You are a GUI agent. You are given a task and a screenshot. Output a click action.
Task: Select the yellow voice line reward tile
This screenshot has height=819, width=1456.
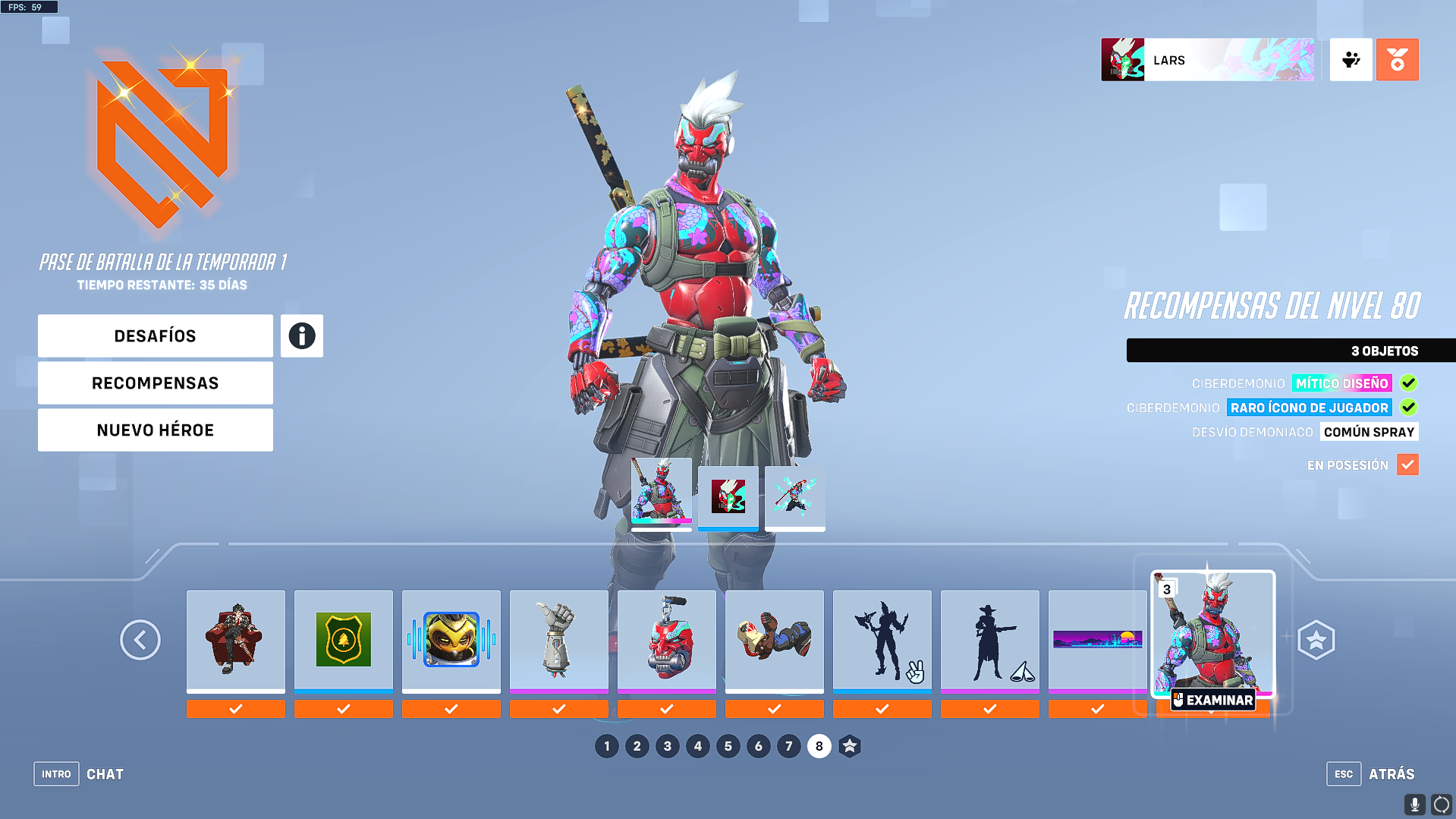pos(451,640)
